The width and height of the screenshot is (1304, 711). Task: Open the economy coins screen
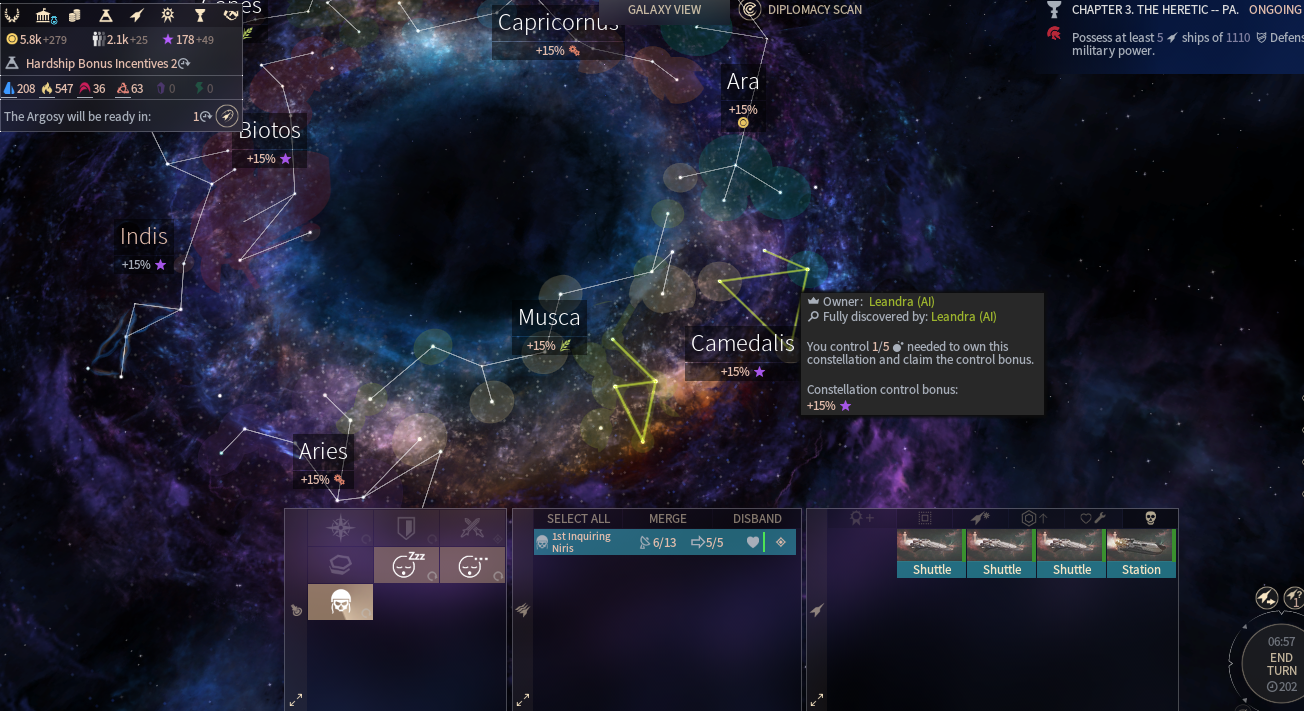[x=75, y=15]
